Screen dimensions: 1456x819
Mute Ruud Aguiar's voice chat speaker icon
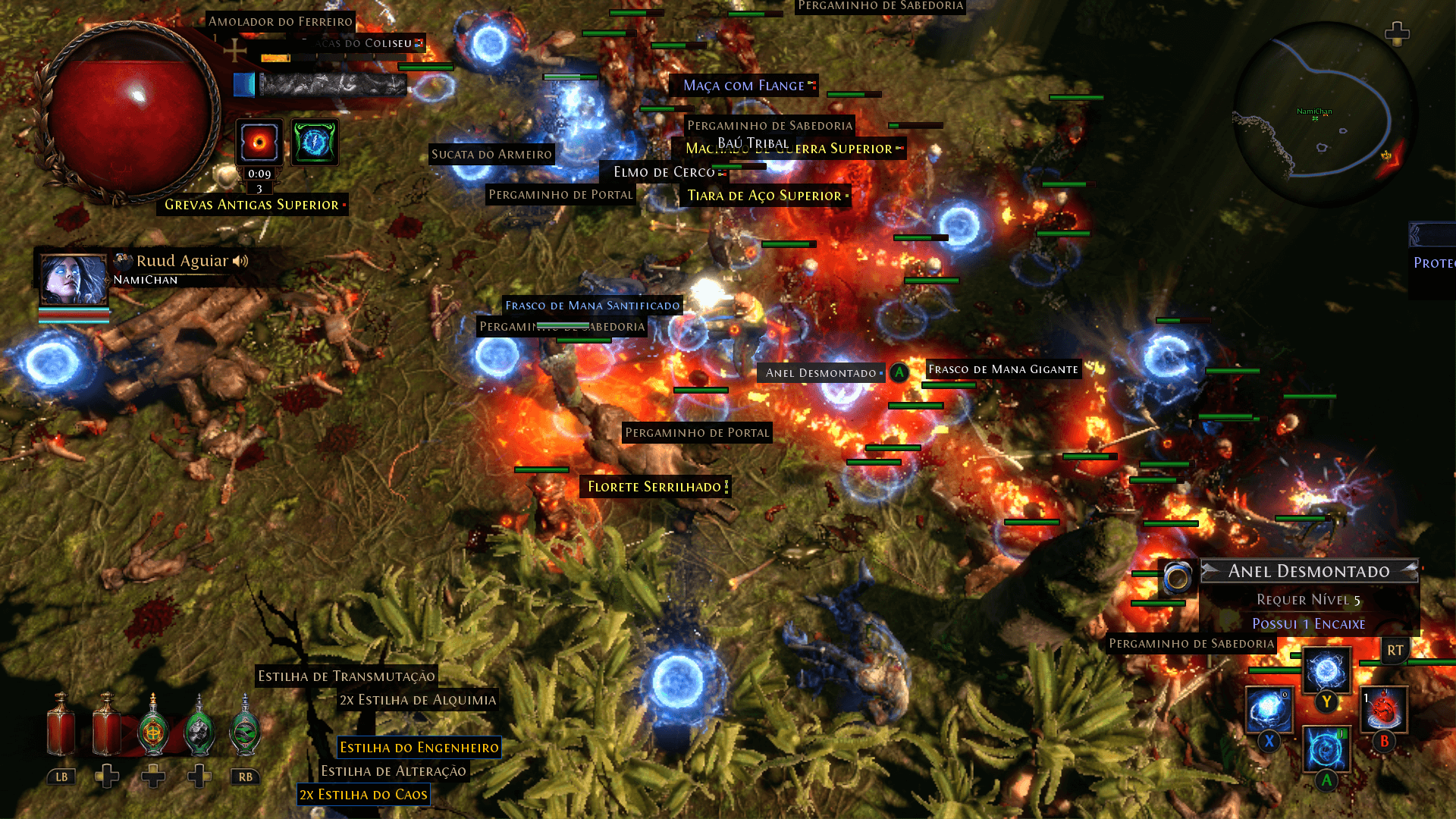pos(241,261)
